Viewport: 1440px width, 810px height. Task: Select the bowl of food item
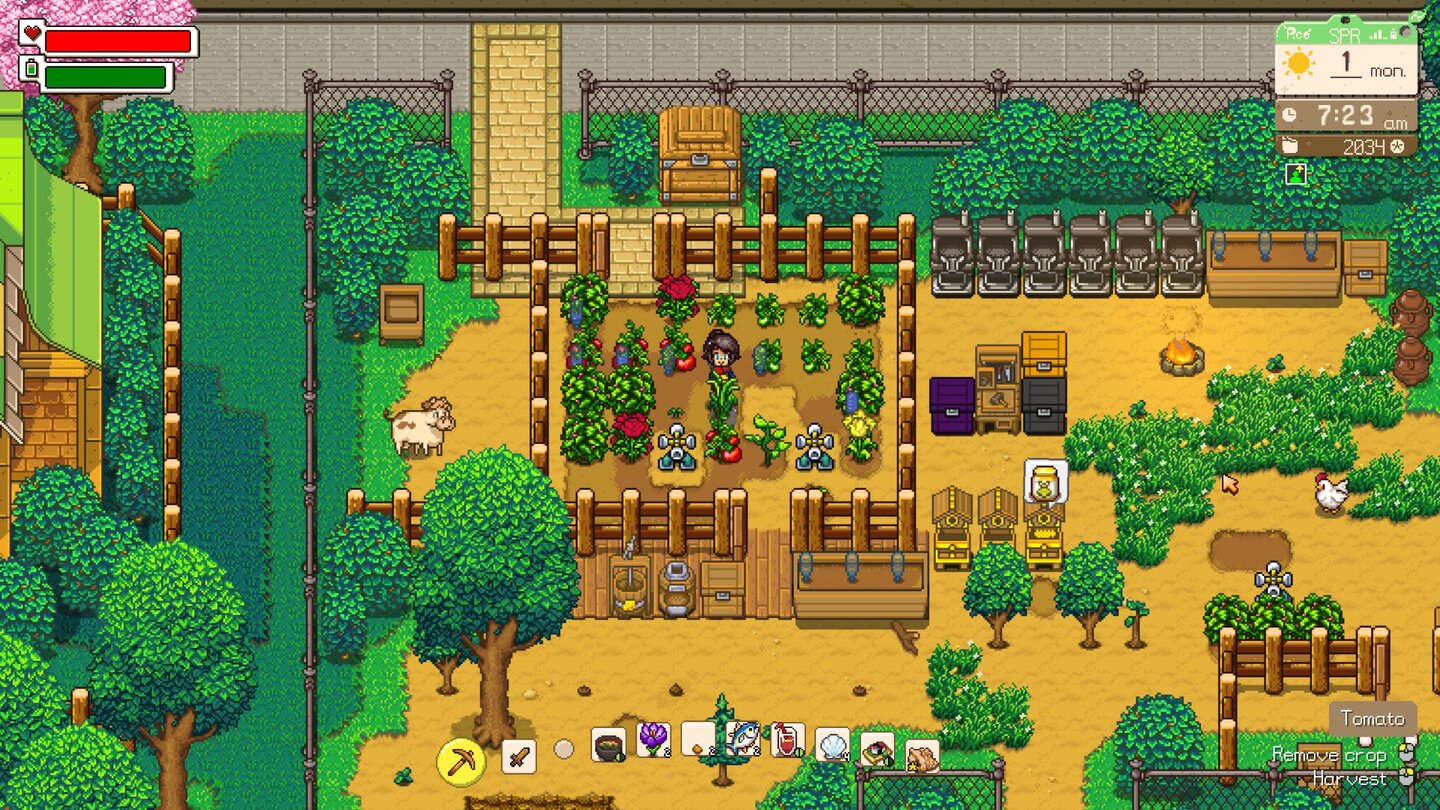[x=607, y=744]
